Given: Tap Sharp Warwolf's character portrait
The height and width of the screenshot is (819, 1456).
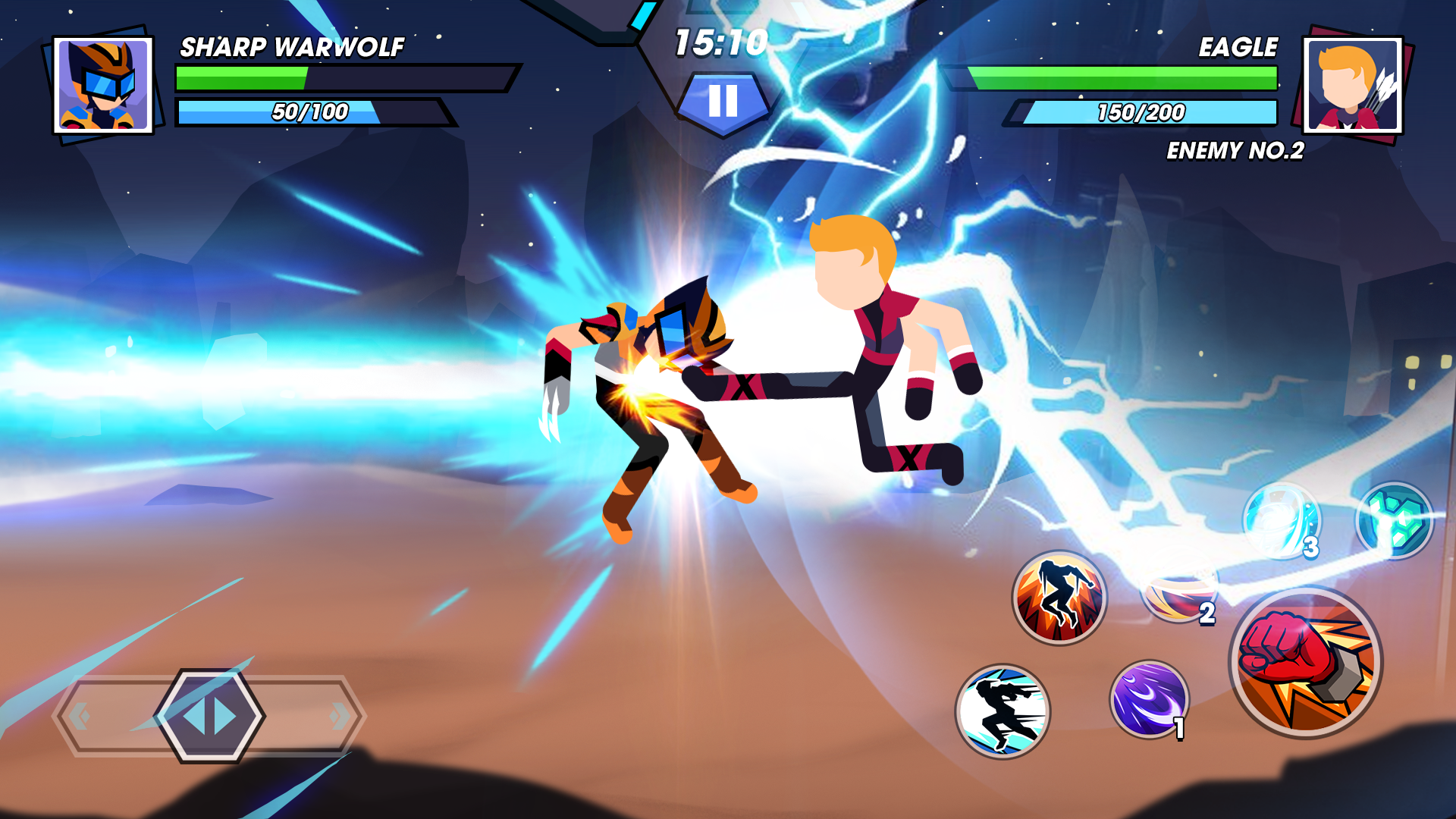Looking at the screenshot, I should [105, 83].
